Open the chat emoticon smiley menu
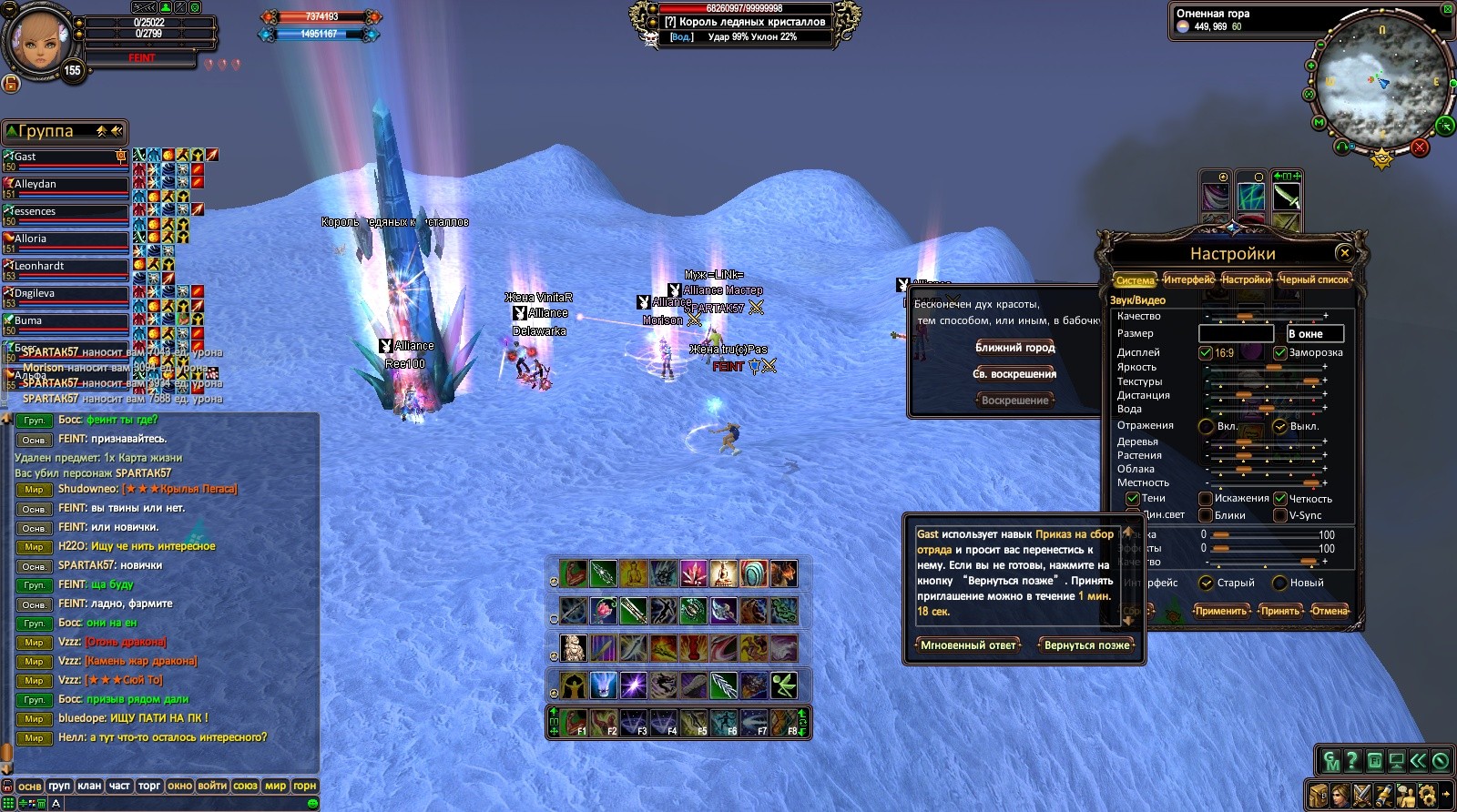The width and height of the screenshot is (1457, 812). 313,804
